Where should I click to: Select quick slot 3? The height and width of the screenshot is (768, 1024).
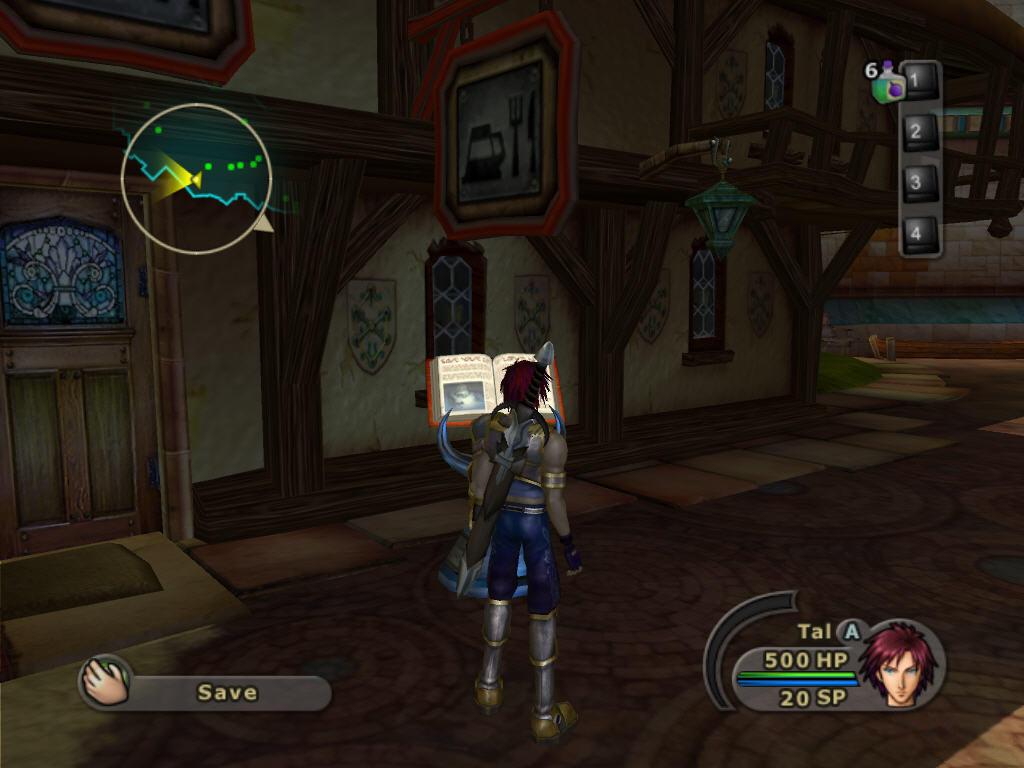coord(917,183)
